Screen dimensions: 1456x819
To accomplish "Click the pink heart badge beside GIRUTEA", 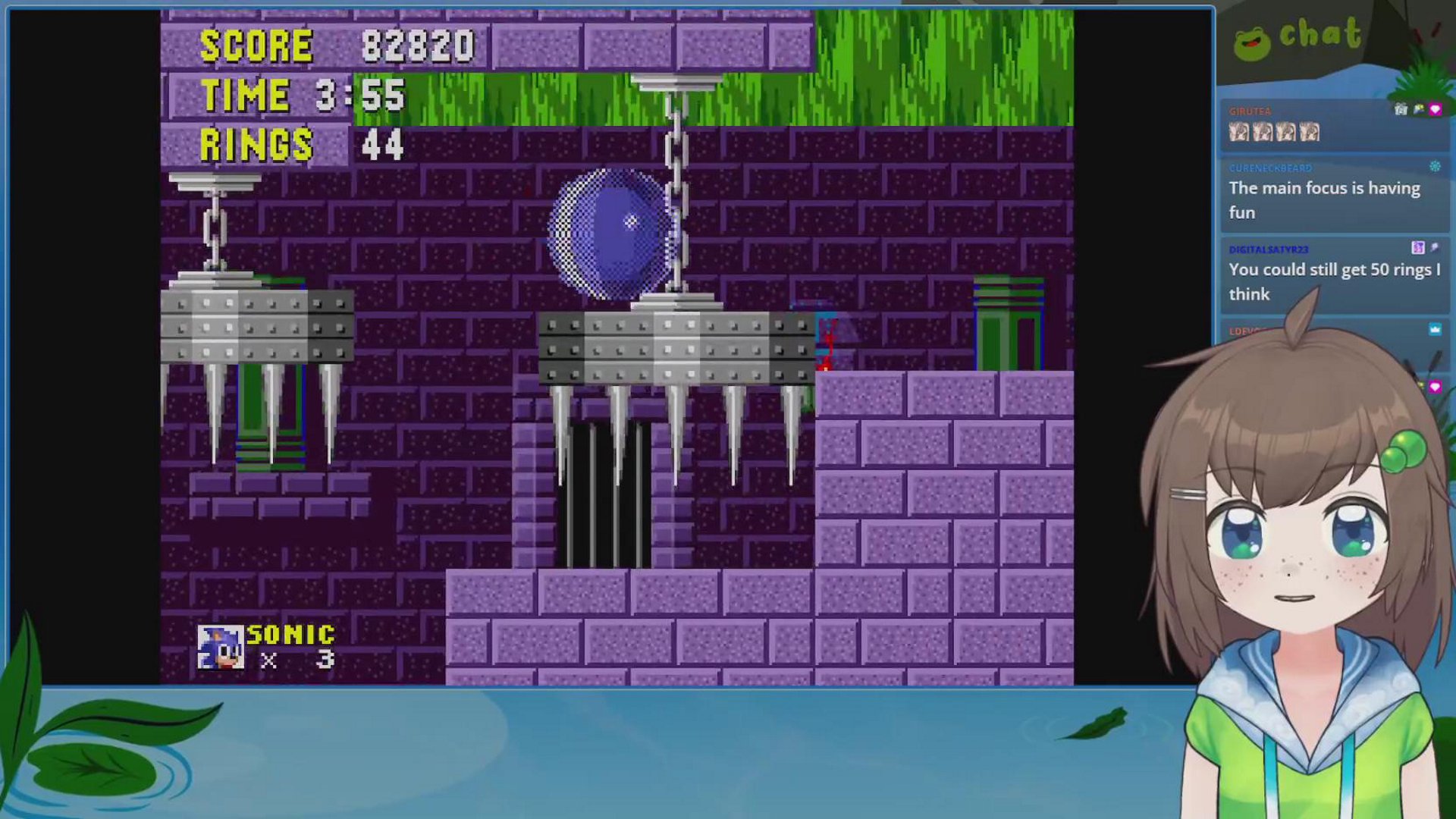I will pyautogui.click(x=1436, y=109).
